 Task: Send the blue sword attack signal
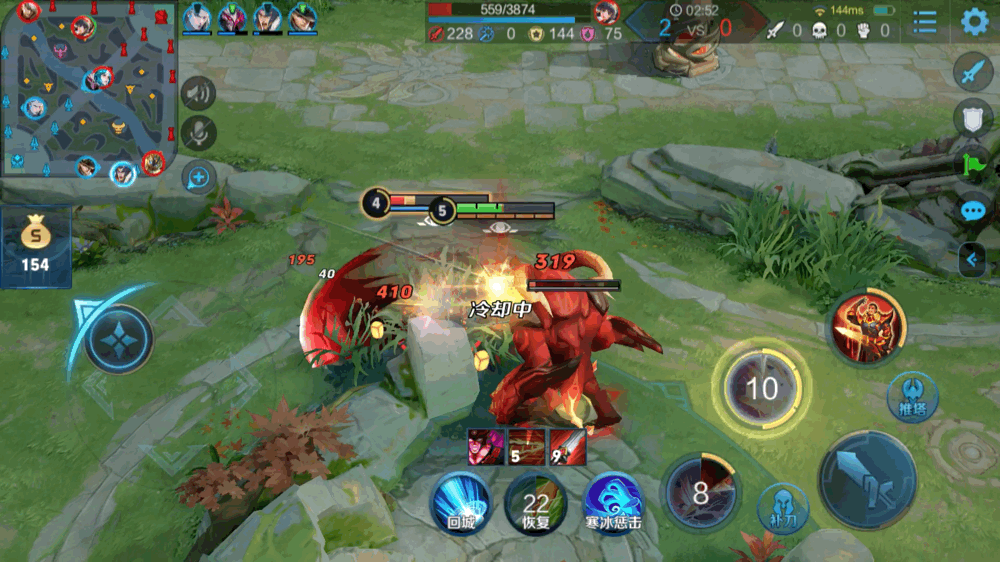(973, 72)
